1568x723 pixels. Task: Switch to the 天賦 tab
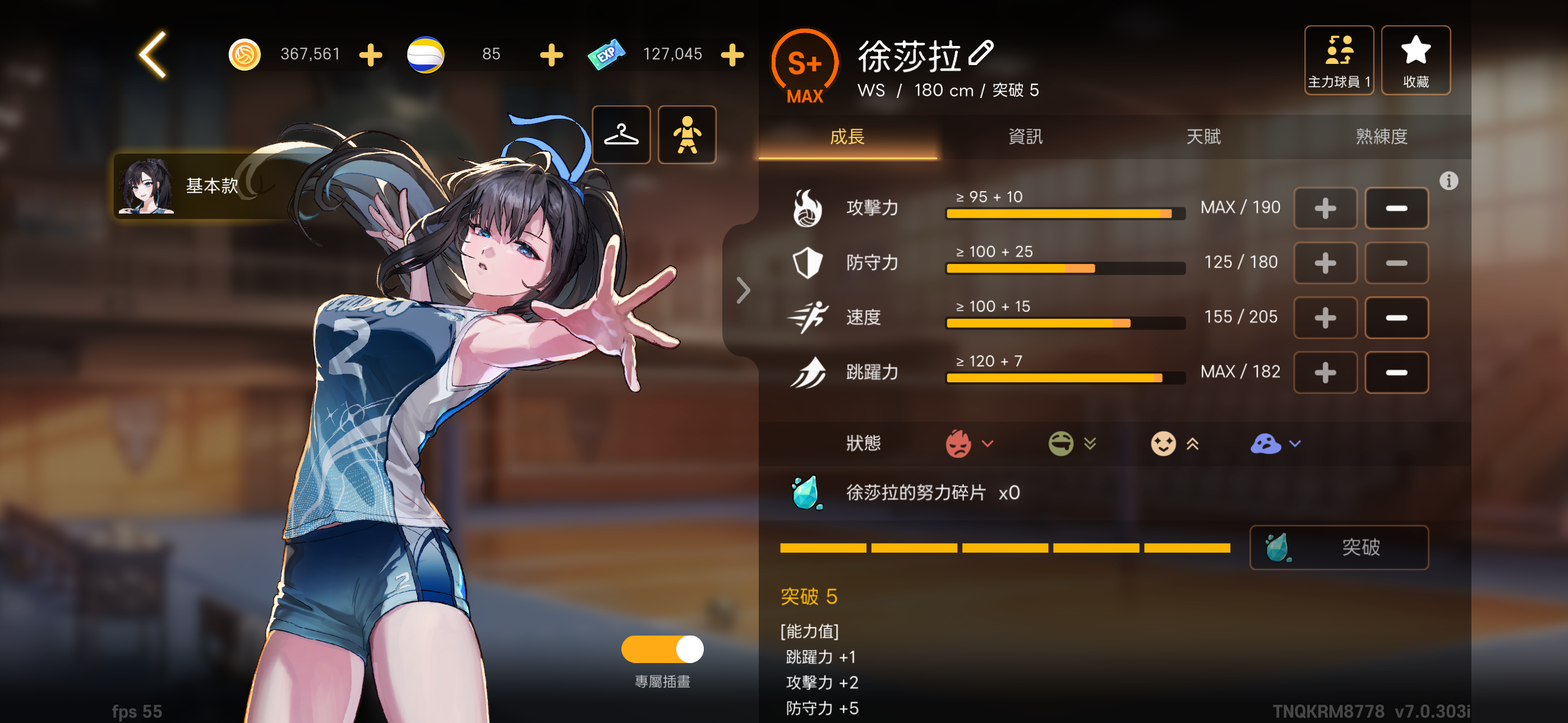[x=1203, y=136]
